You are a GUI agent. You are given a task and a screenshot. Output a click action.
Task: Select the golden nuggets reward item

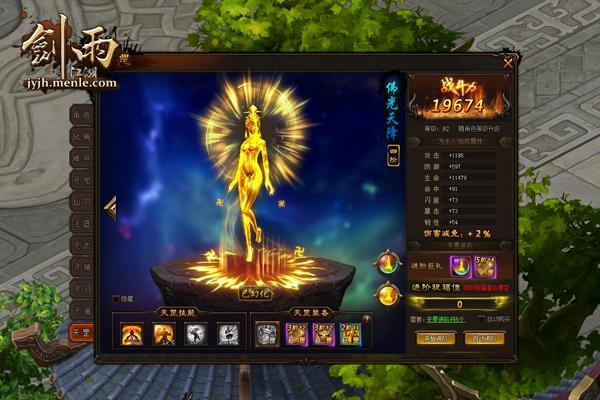[x=483, y=264]
